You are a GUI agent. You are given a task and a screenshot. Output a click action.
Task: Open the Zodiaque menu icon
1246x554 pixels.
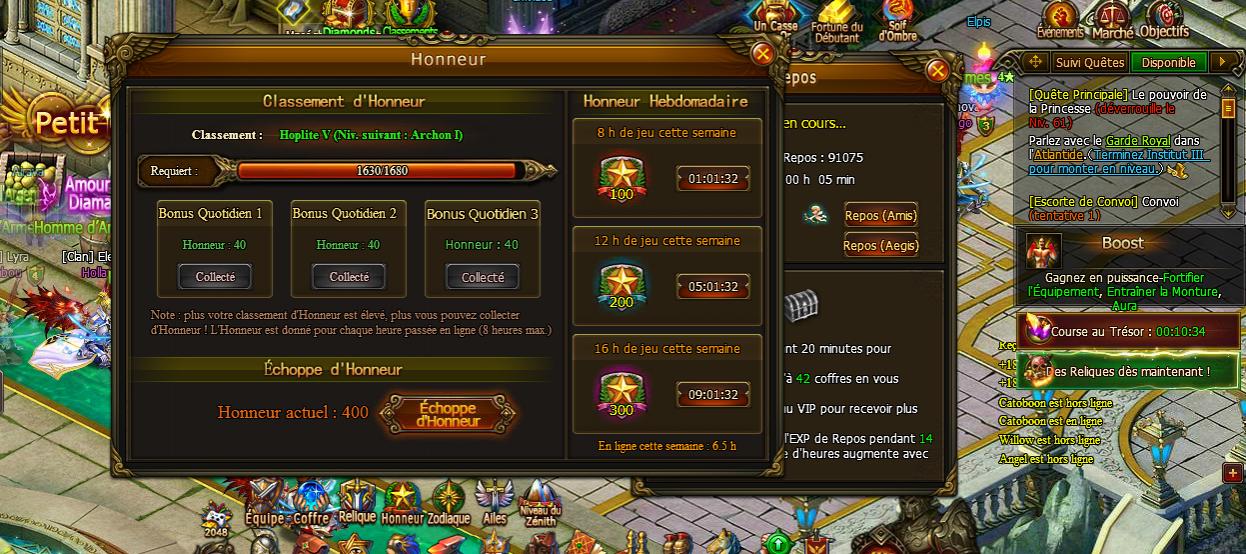pyautogui.click(x=447, y=502)
